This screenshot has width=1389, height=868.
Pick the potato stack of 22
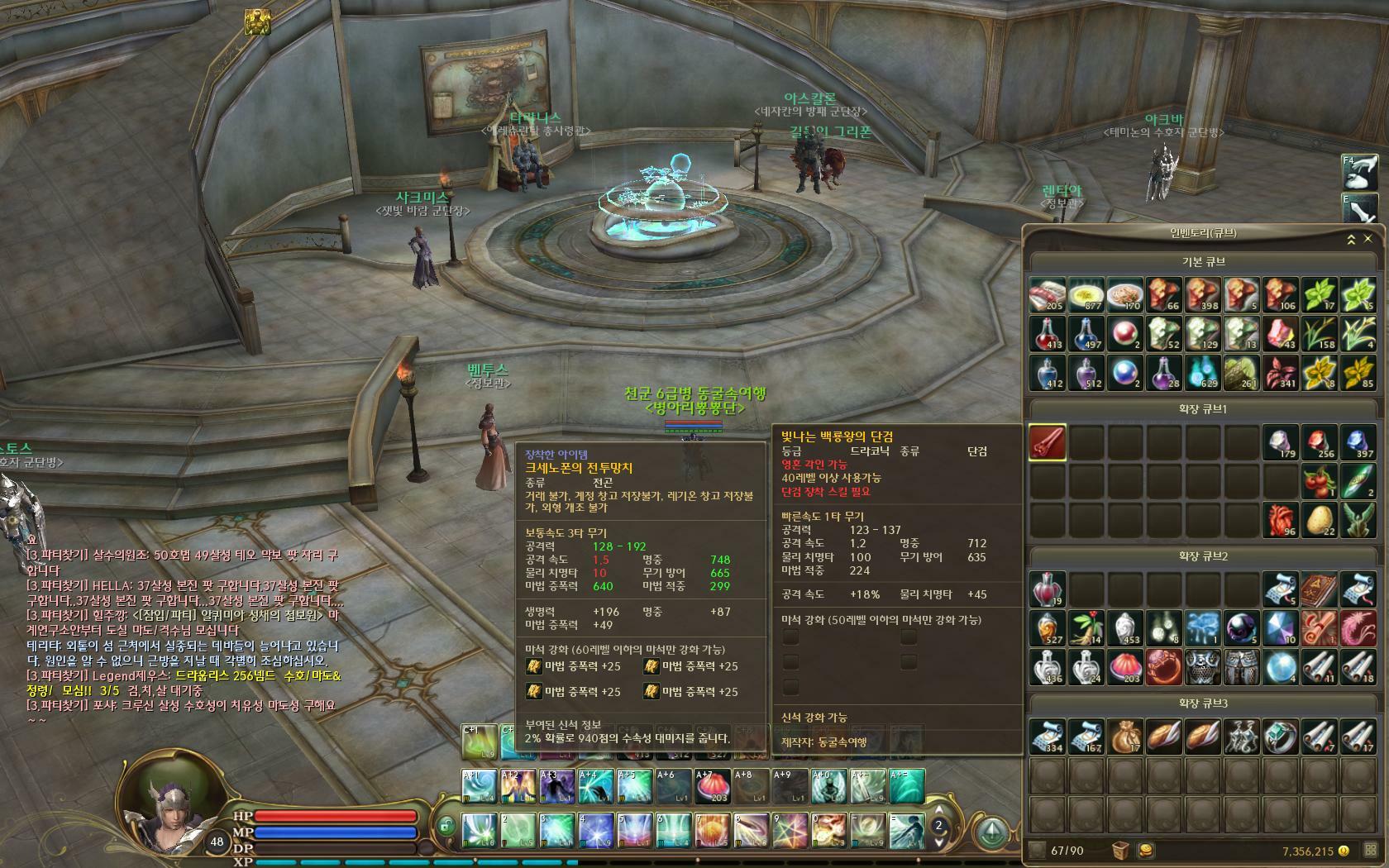(1320, 520)
